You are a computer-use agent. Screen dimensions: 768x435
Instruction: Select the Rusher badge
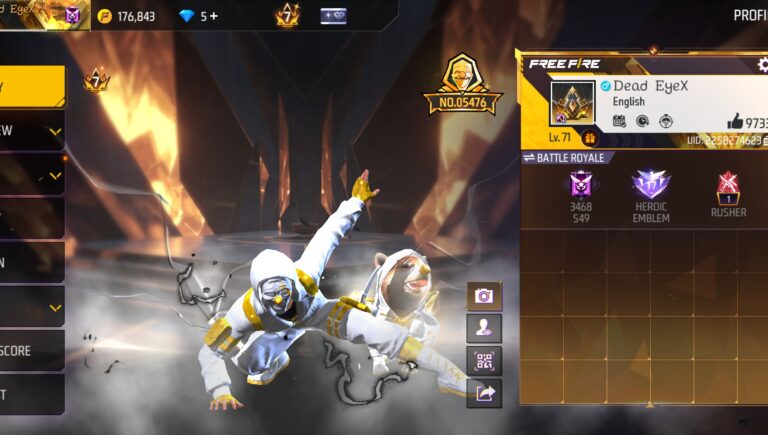[x=728, y=187]
